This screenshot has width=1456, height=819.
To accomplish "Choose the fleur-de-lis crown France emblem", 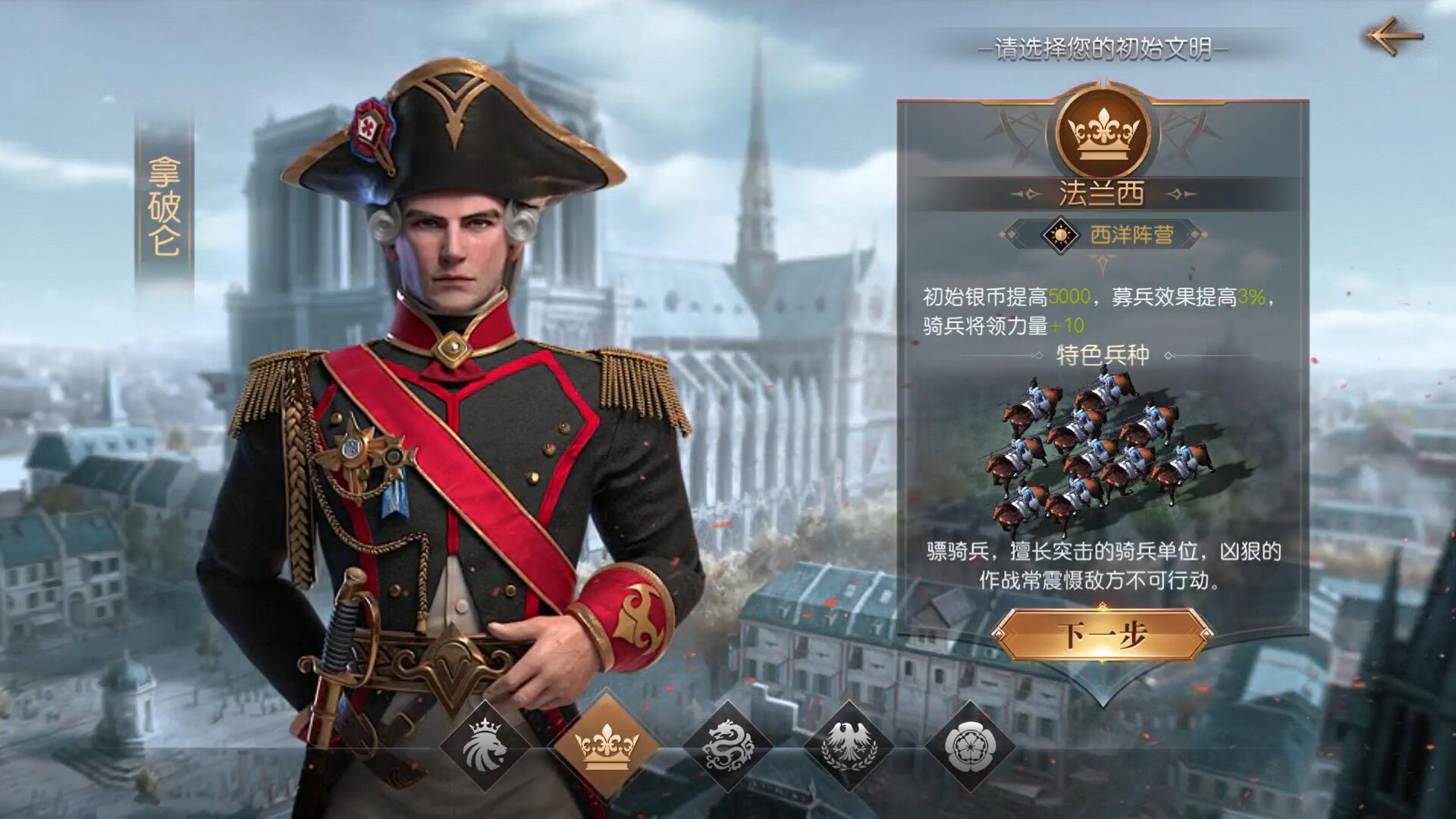I will pyautogui.click(x=606, y=745).
